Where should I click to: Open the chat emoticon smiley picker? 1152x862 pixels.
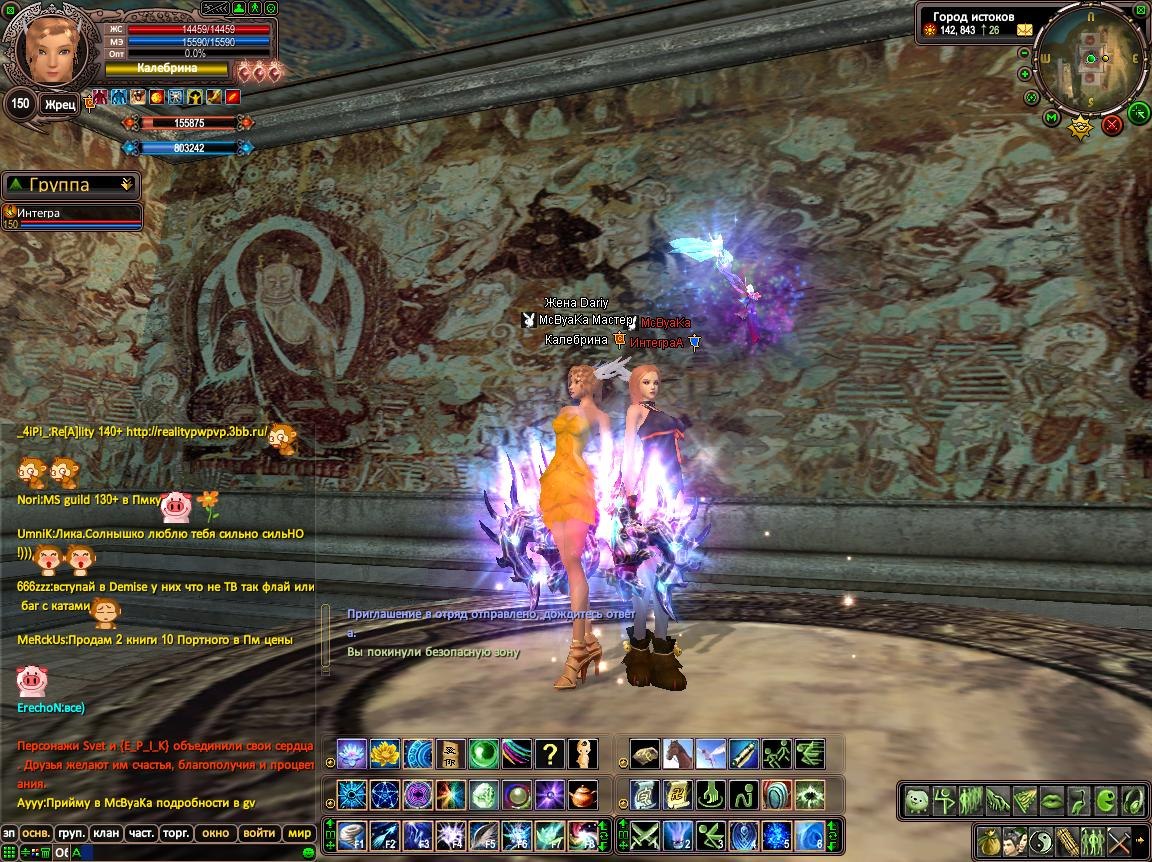[x=308, y=852]
